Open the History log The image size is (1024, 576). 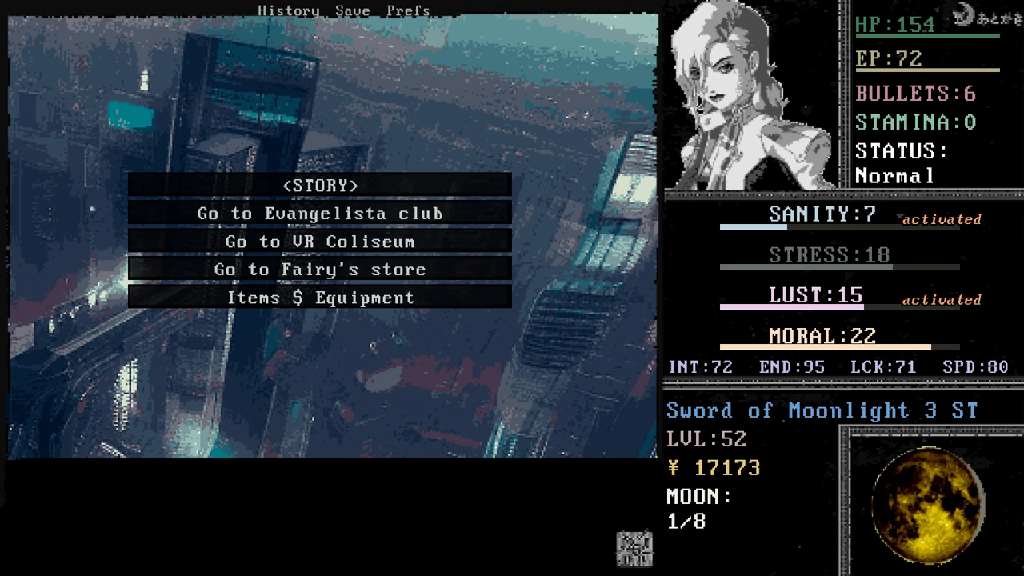288,11
